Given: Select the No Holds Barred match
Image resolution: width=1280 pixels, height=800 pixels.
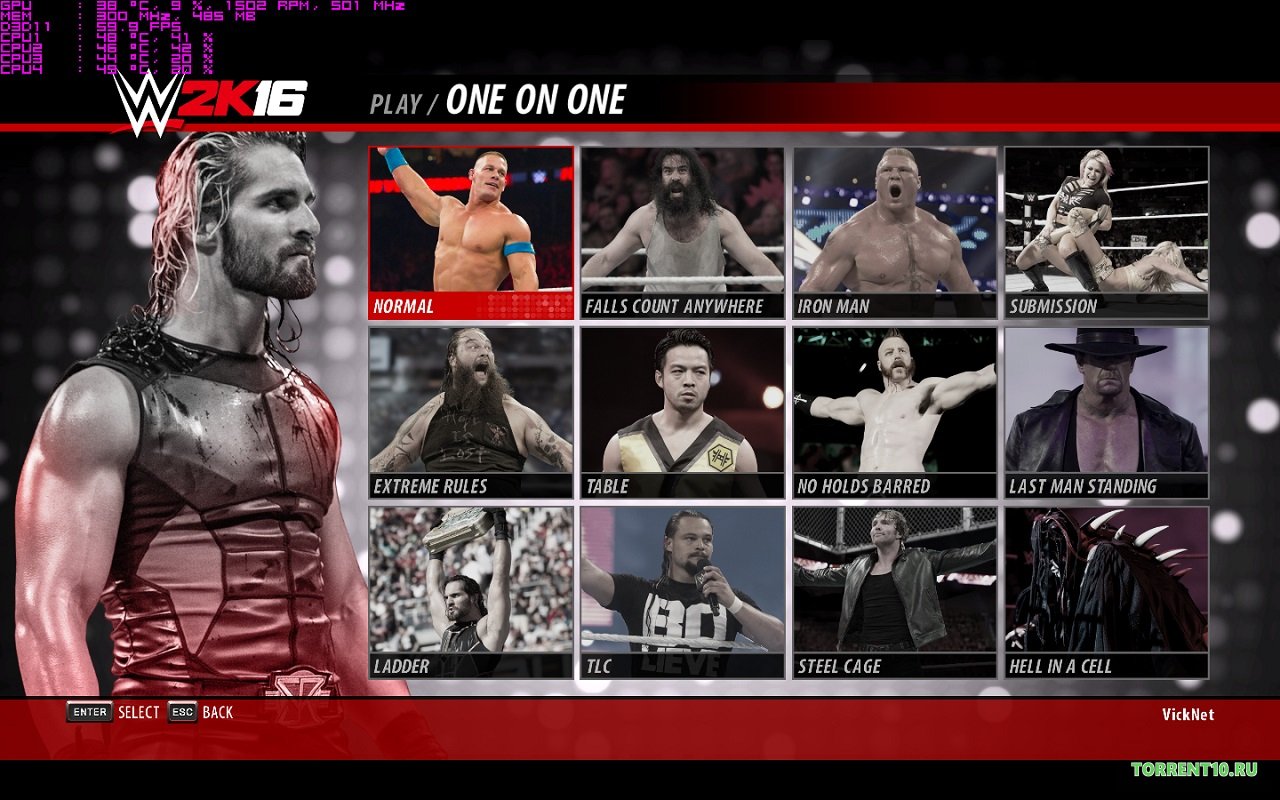Looking at the screenshot, I should (x=895, y=413).
